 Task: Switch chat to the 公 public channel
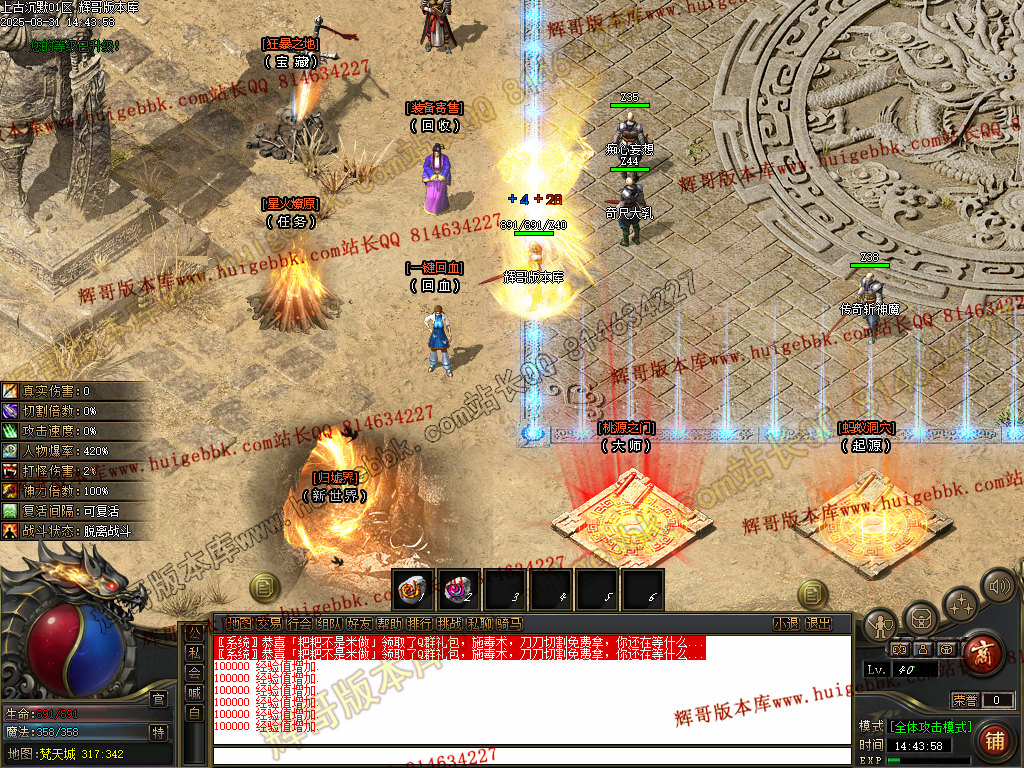point(194,634)
